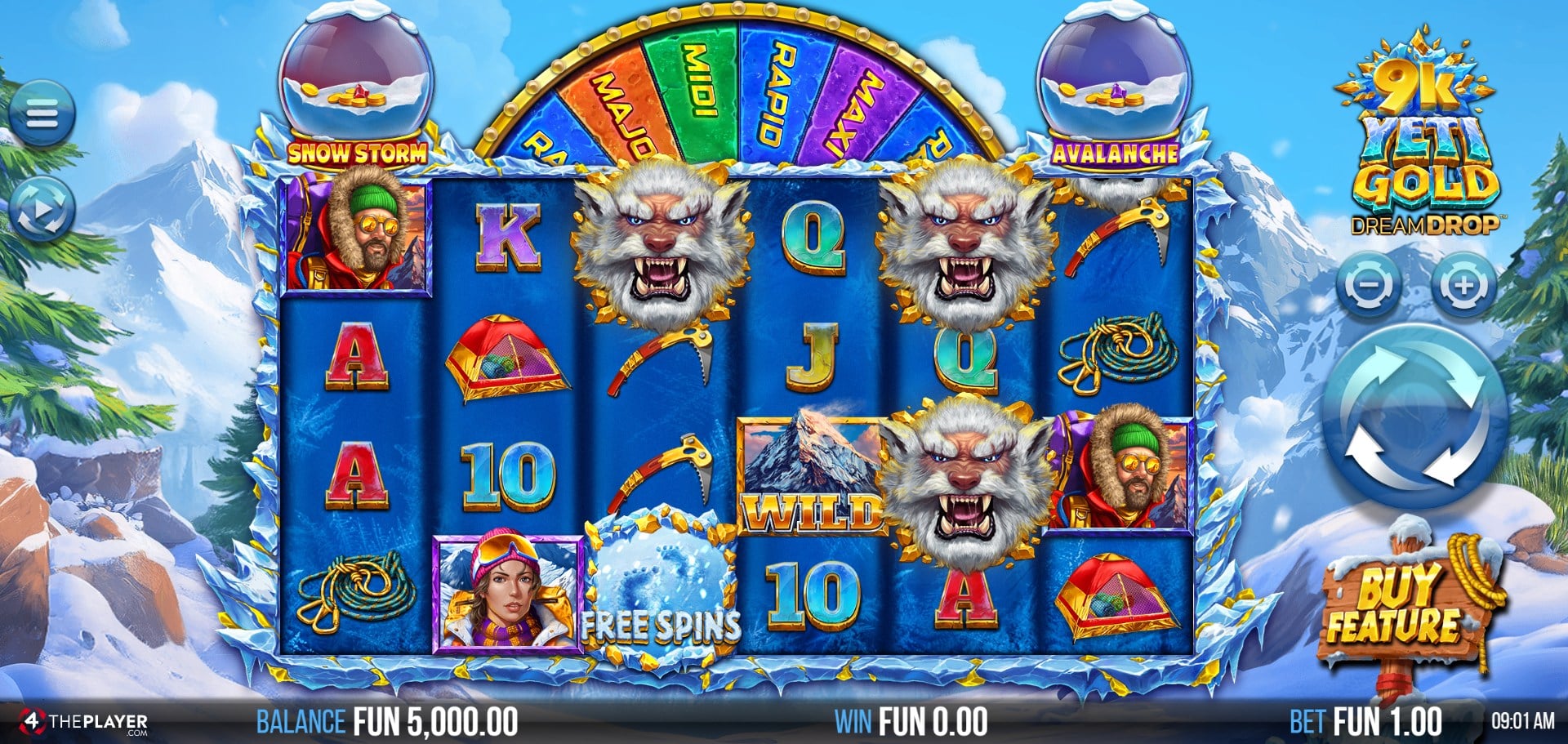Image resolution: width=1568 pixels, height=744 pixels.
Task: Open the hamburger menu
Action: coord(42,114)
